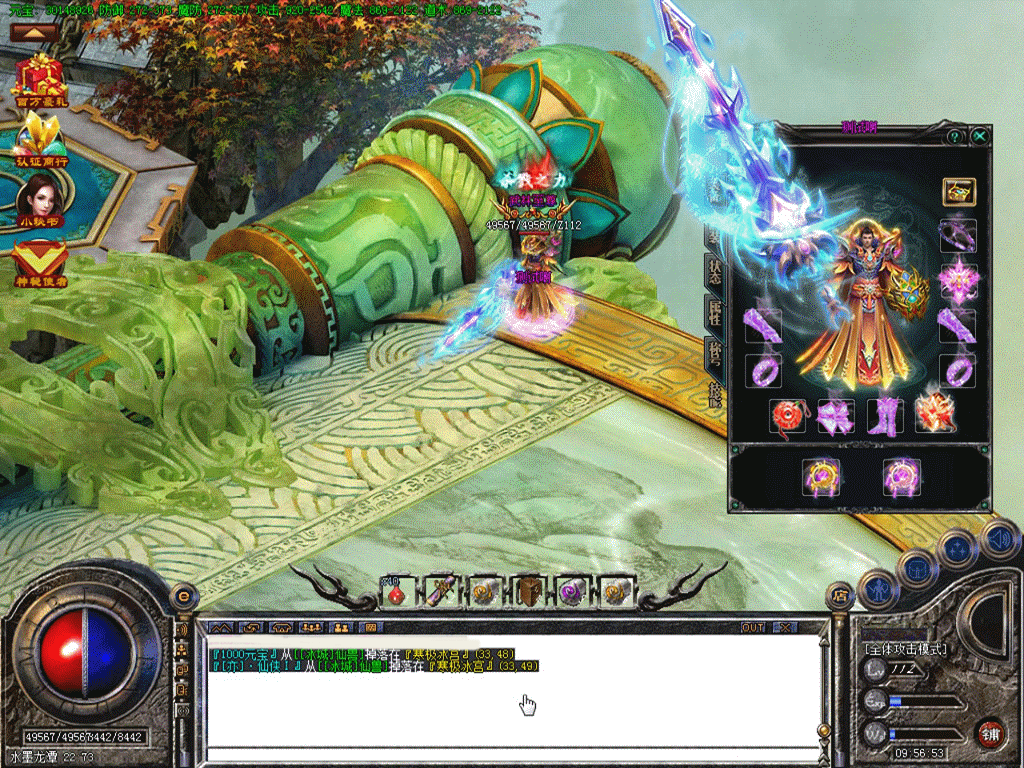Screen dimensions: 1024x768
Task: Switch to the 属性 tab
Action: pos(714,312)
